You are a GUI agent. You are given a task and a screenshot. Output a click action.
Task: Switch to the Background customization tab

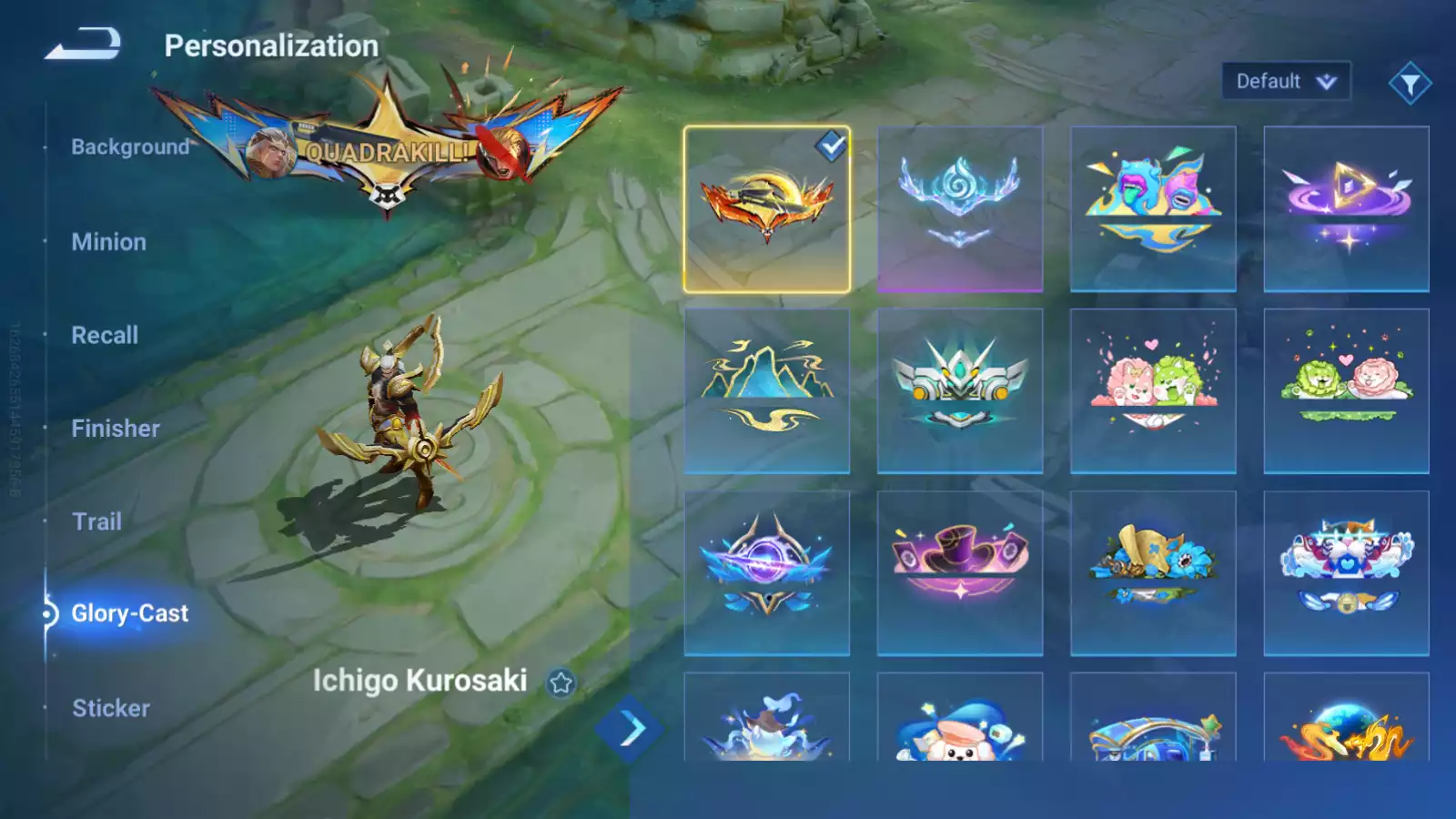[x=128, y=147]
